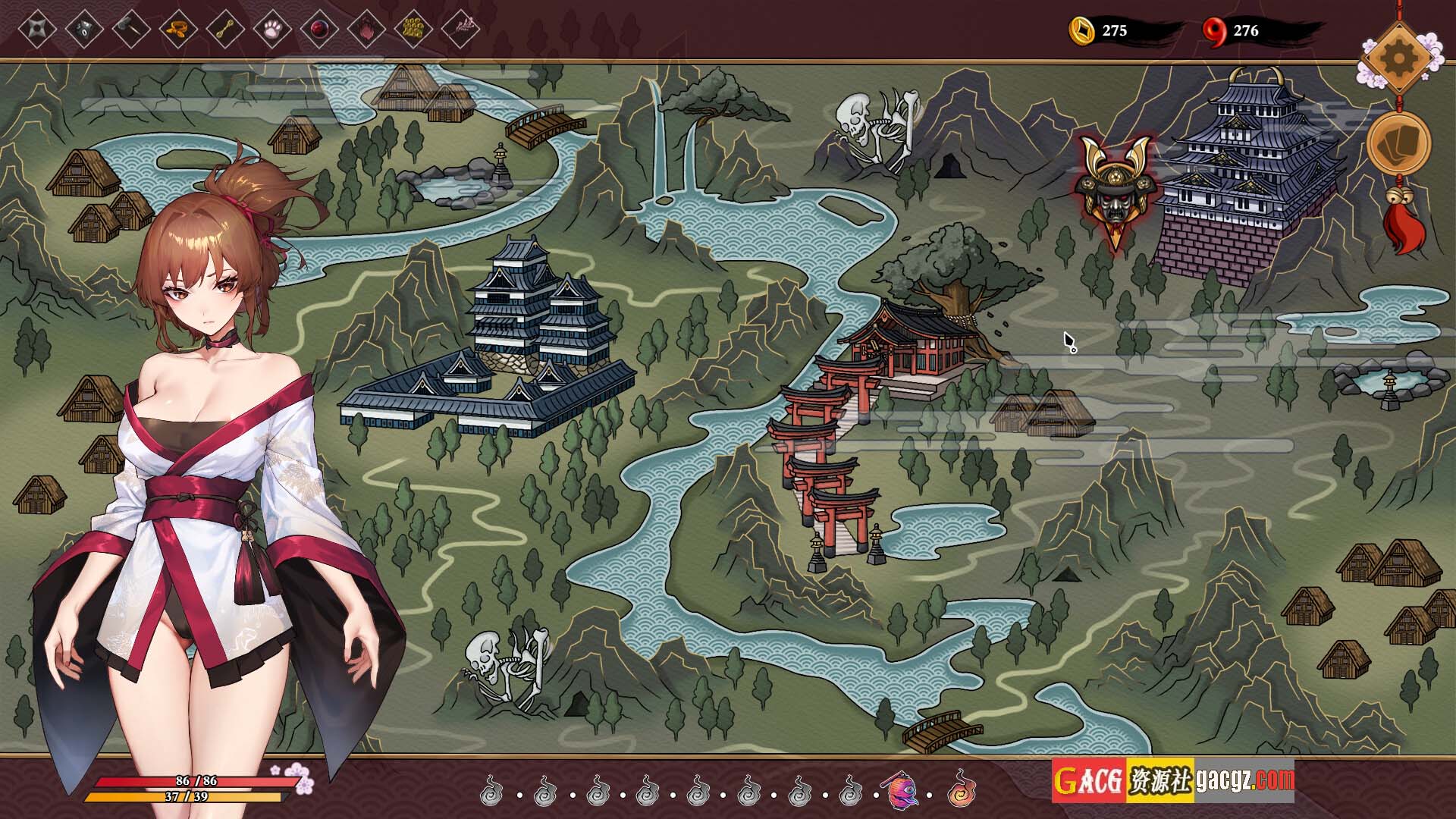
Task: Inspect the cat paw relic
Action: [272, 30]
